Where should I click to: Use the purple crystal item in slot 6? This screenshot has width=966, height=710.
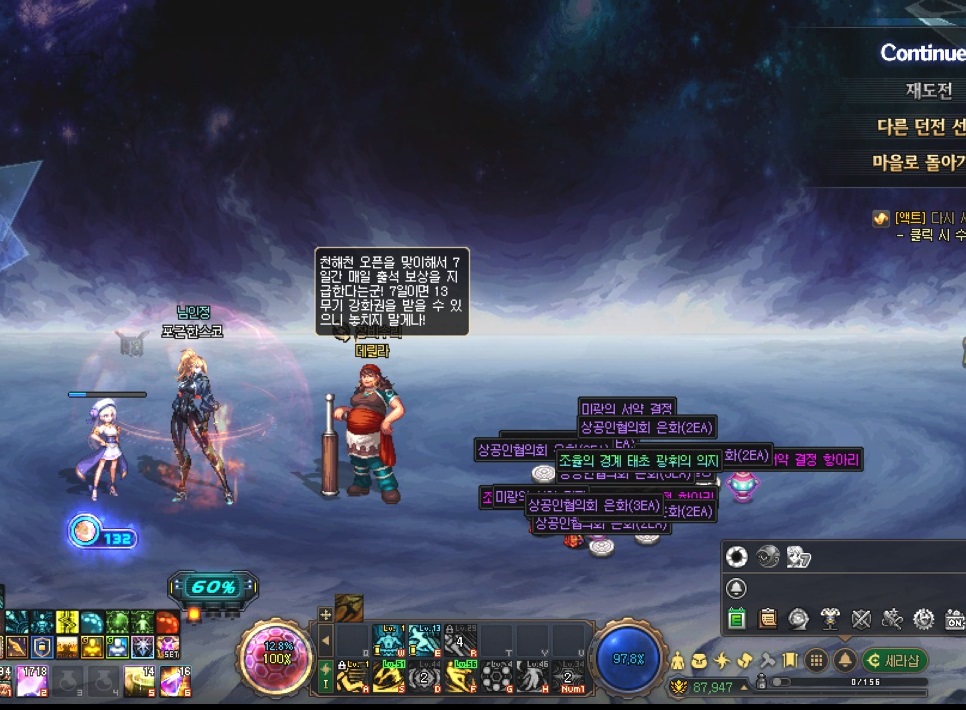(173, 680)
